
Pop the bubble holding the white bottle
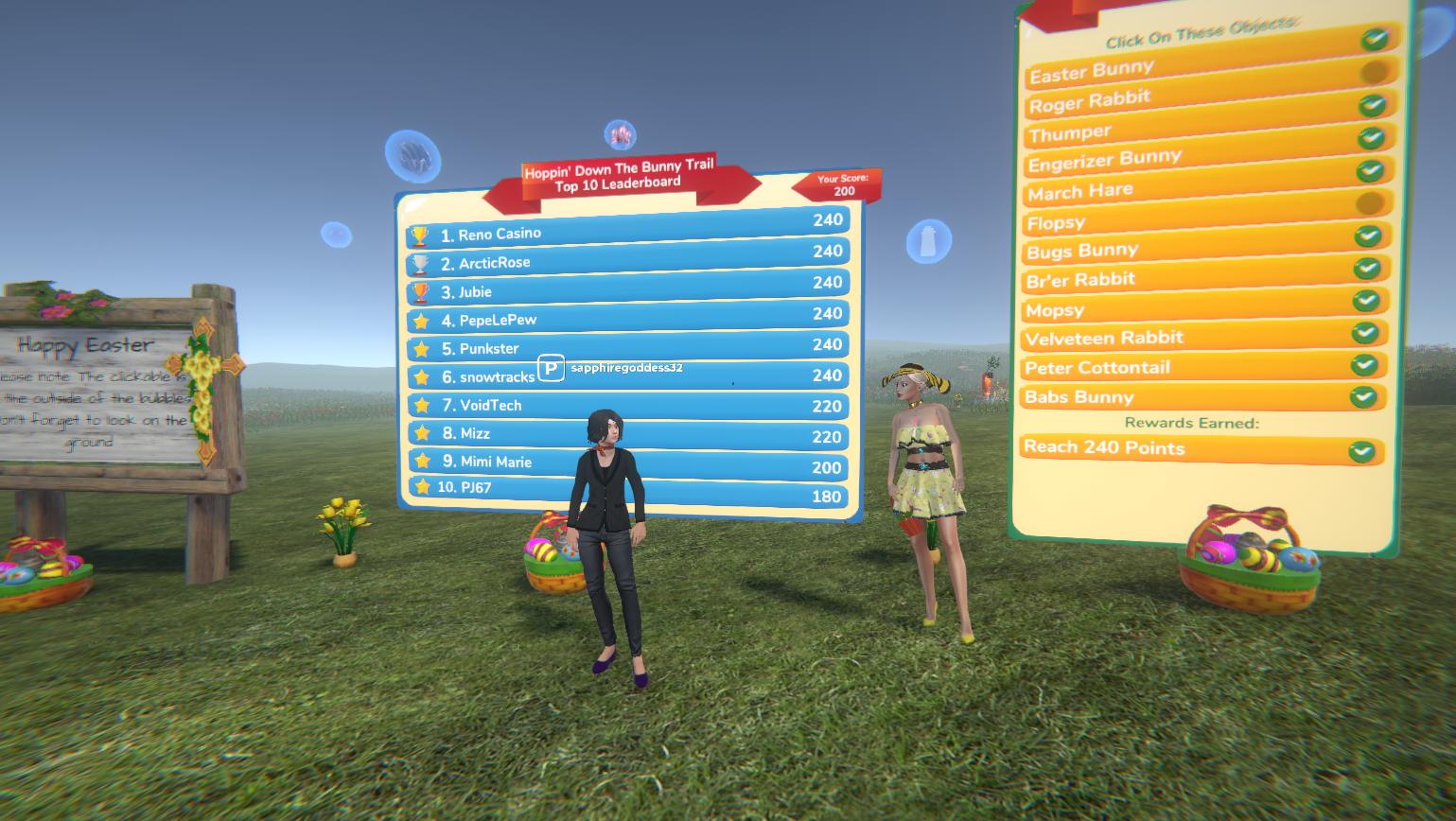[928, 241]
